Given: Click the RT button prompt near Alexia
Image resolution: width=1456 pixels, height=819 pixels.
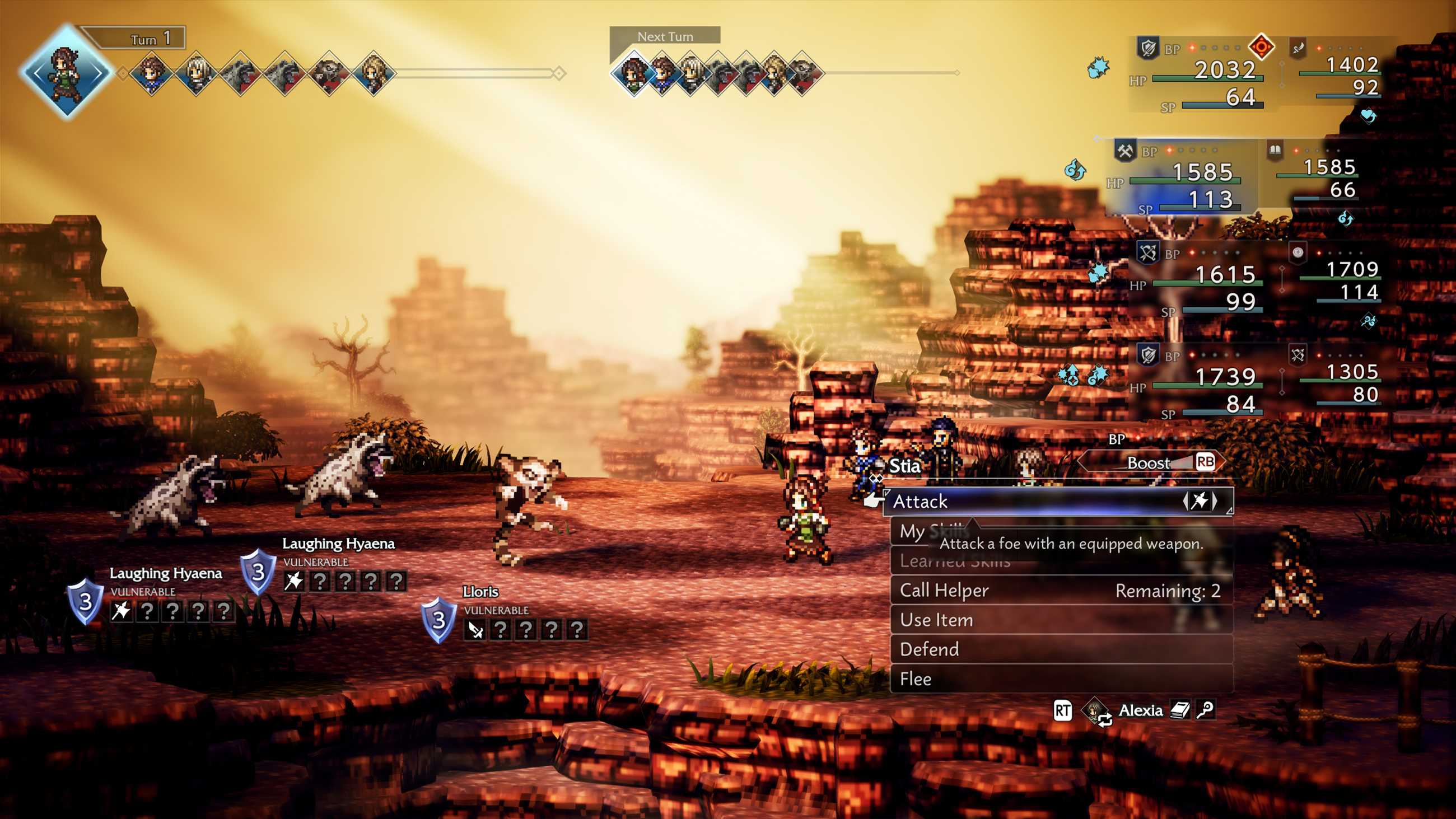Looking at the screenshot, I should [x=1063, y=710].
